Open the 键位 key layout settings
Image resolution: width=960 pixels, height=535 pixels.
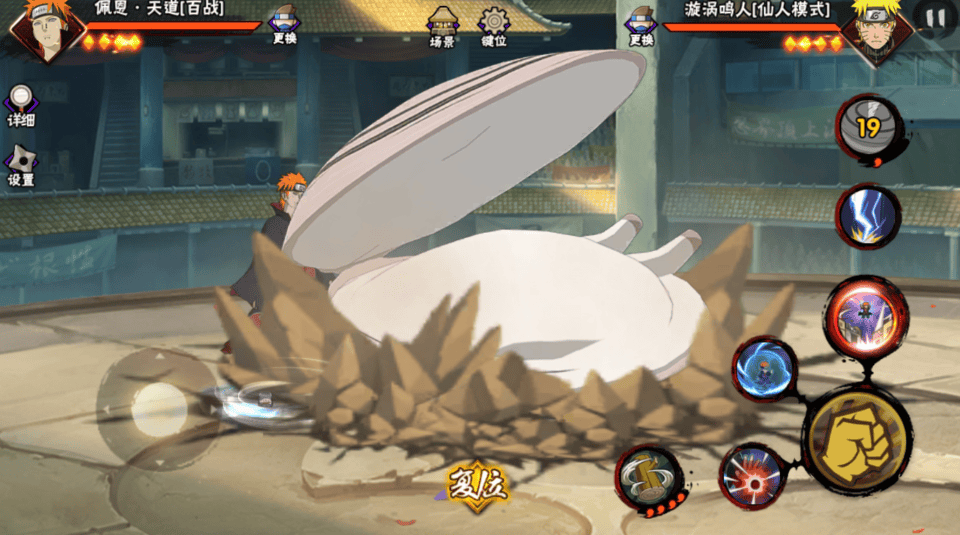[493, 27]
